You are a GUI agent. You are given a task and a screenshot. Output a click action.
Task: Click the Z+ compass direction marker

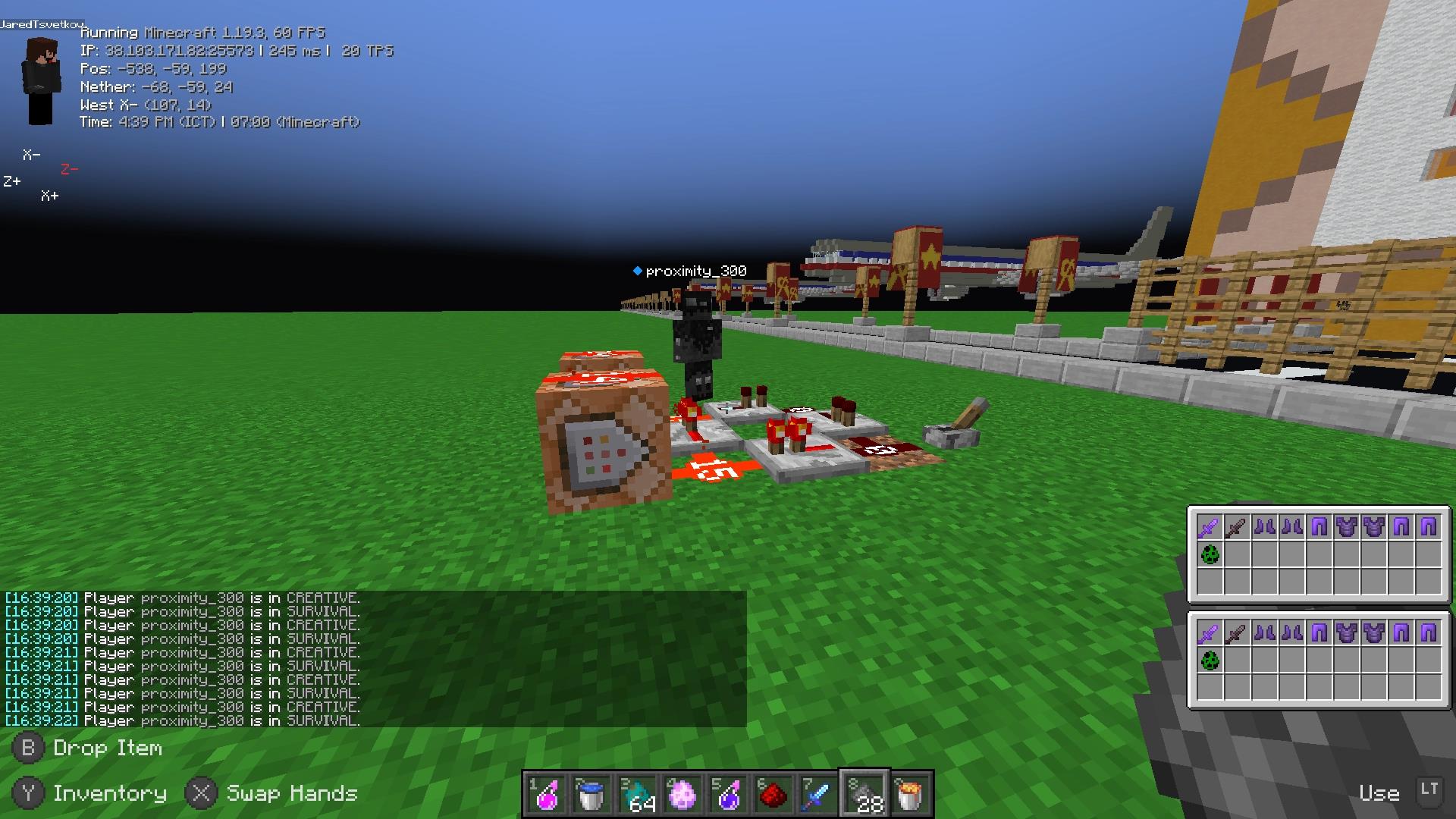(12, 181)
